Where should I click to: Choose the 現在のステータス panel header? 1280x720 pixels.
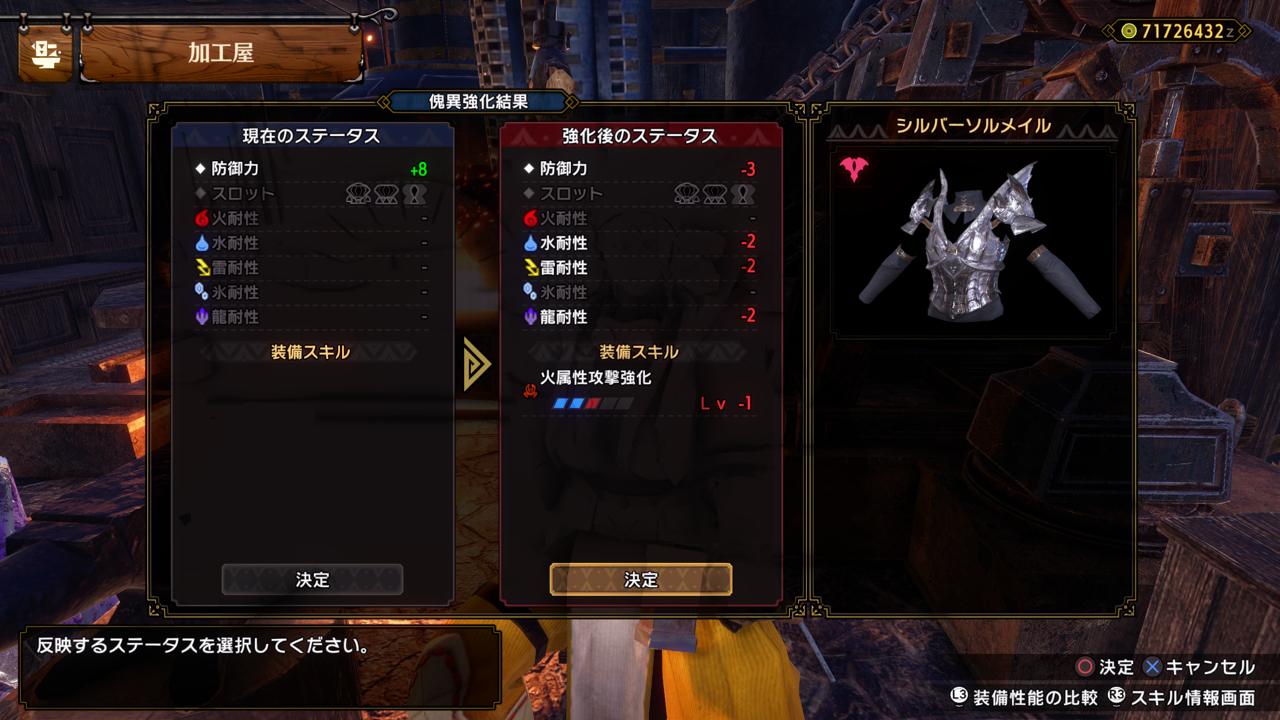(x=312, y=136)
